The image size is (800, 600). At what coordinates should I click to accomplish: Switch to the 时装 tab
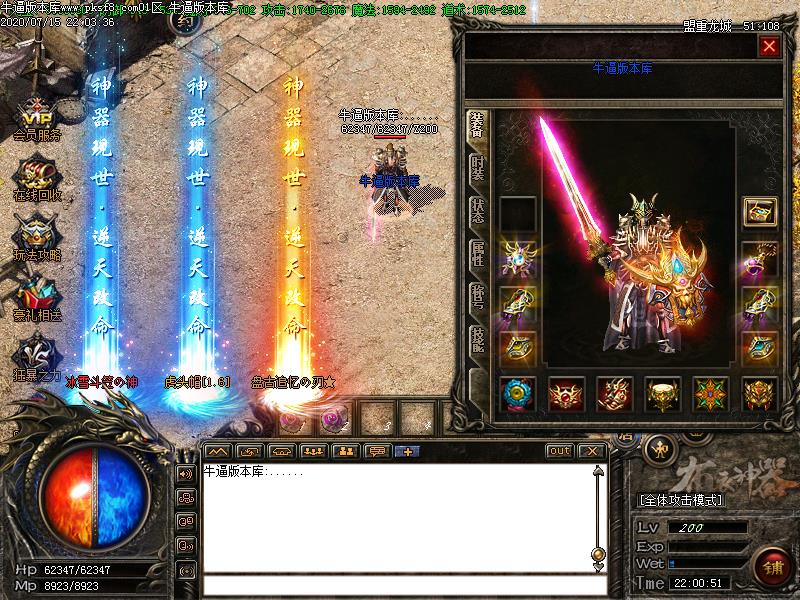pos(478,168)
